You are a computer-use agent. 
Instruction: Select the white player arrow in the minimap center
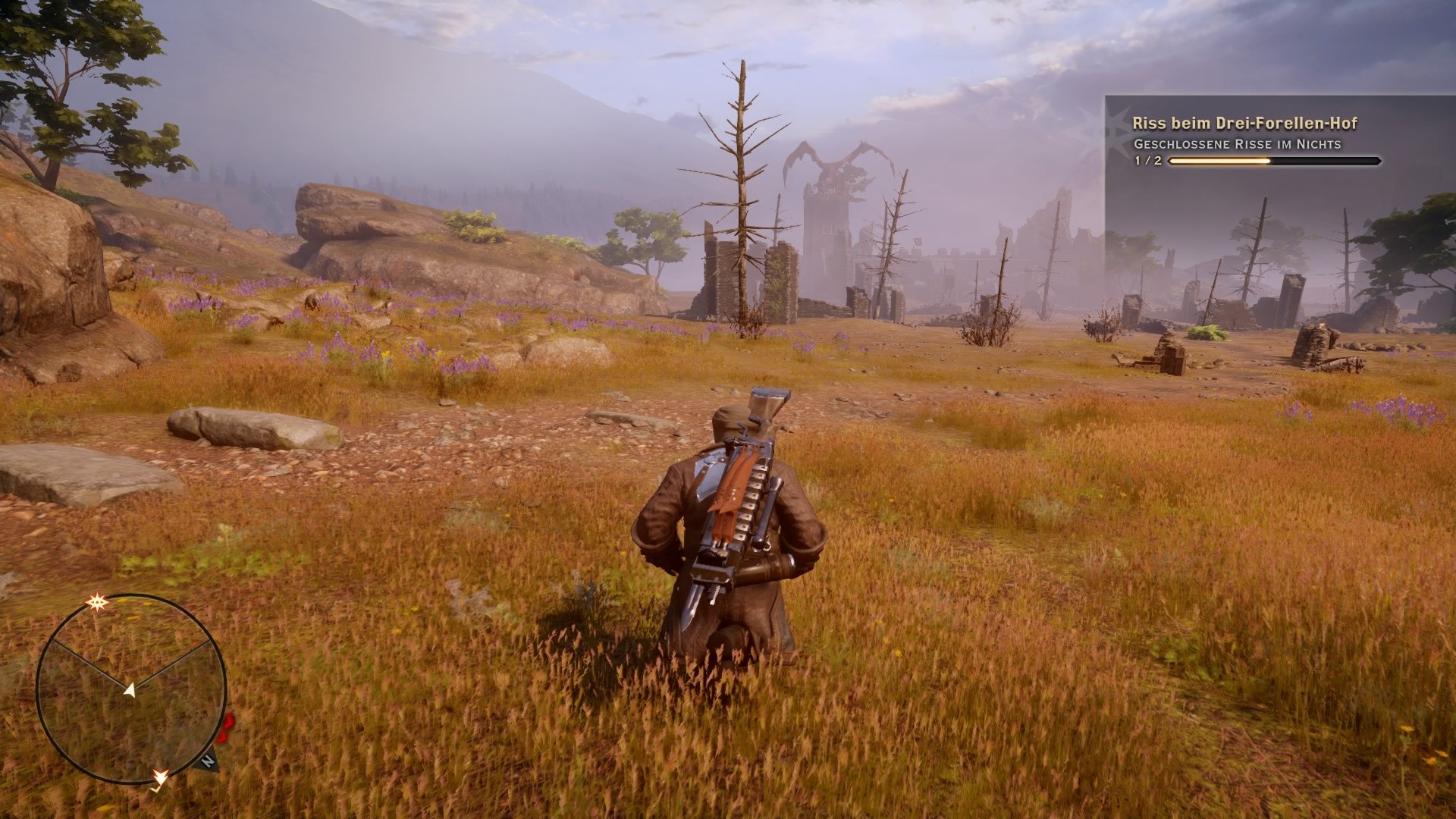pos(130,691)
